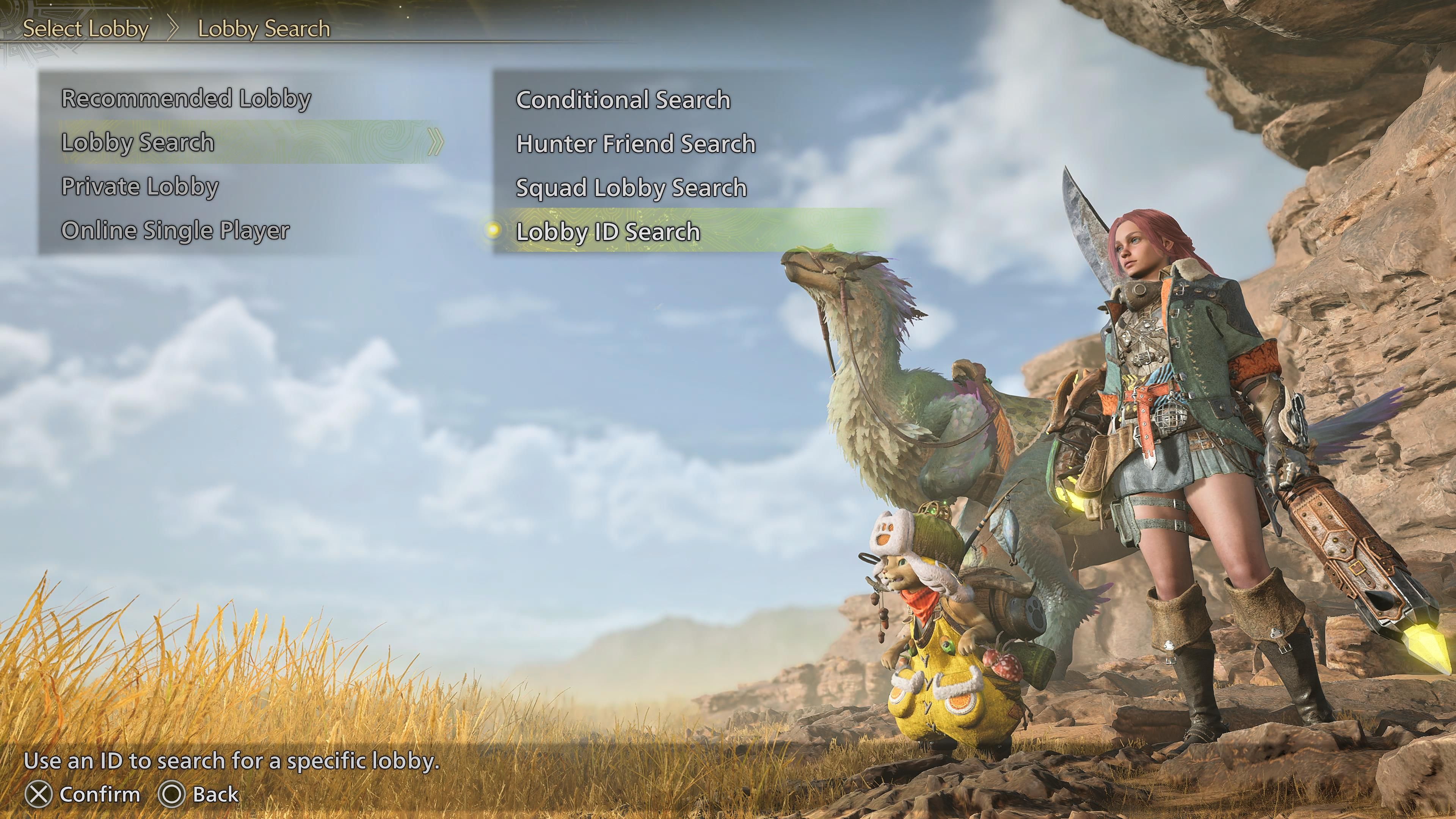
Task: Activate Lobby ID Search
Action: tap(607, 232)
